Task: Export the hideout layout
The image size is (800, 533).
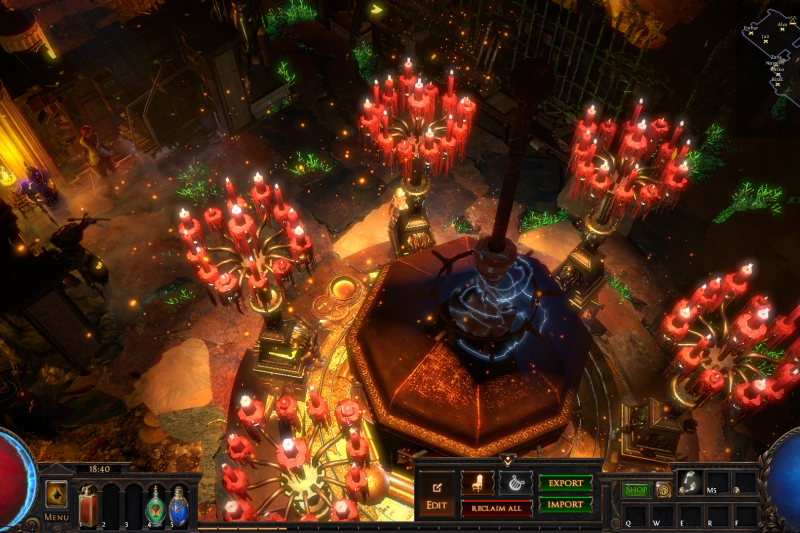Action: tap(566, 483)
